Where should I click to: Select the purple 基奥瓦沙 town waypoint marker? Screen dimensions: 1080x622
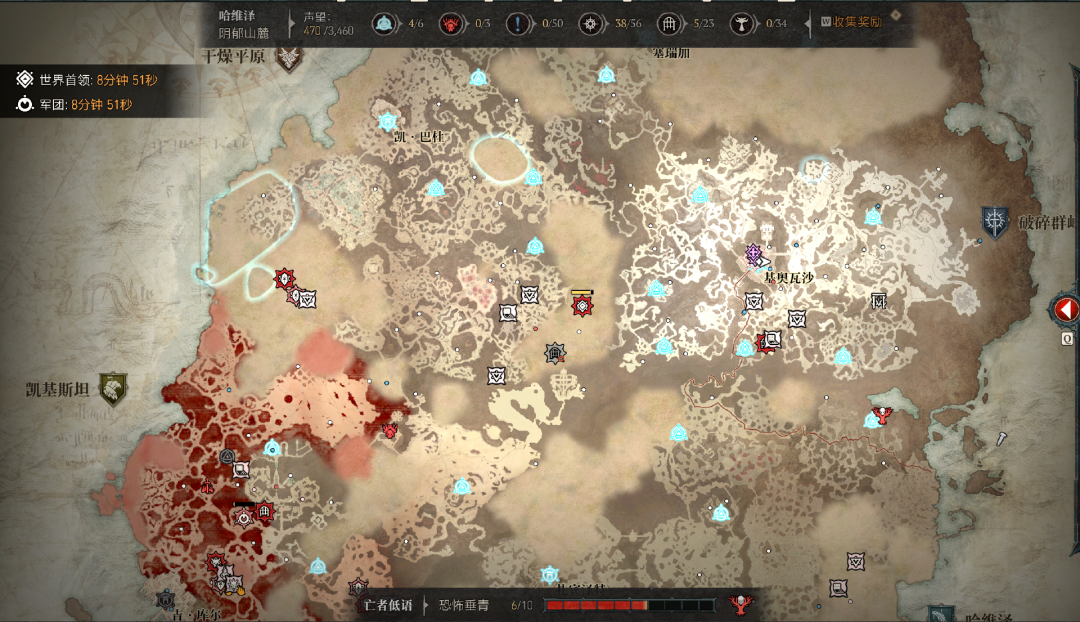coord(754,254)
